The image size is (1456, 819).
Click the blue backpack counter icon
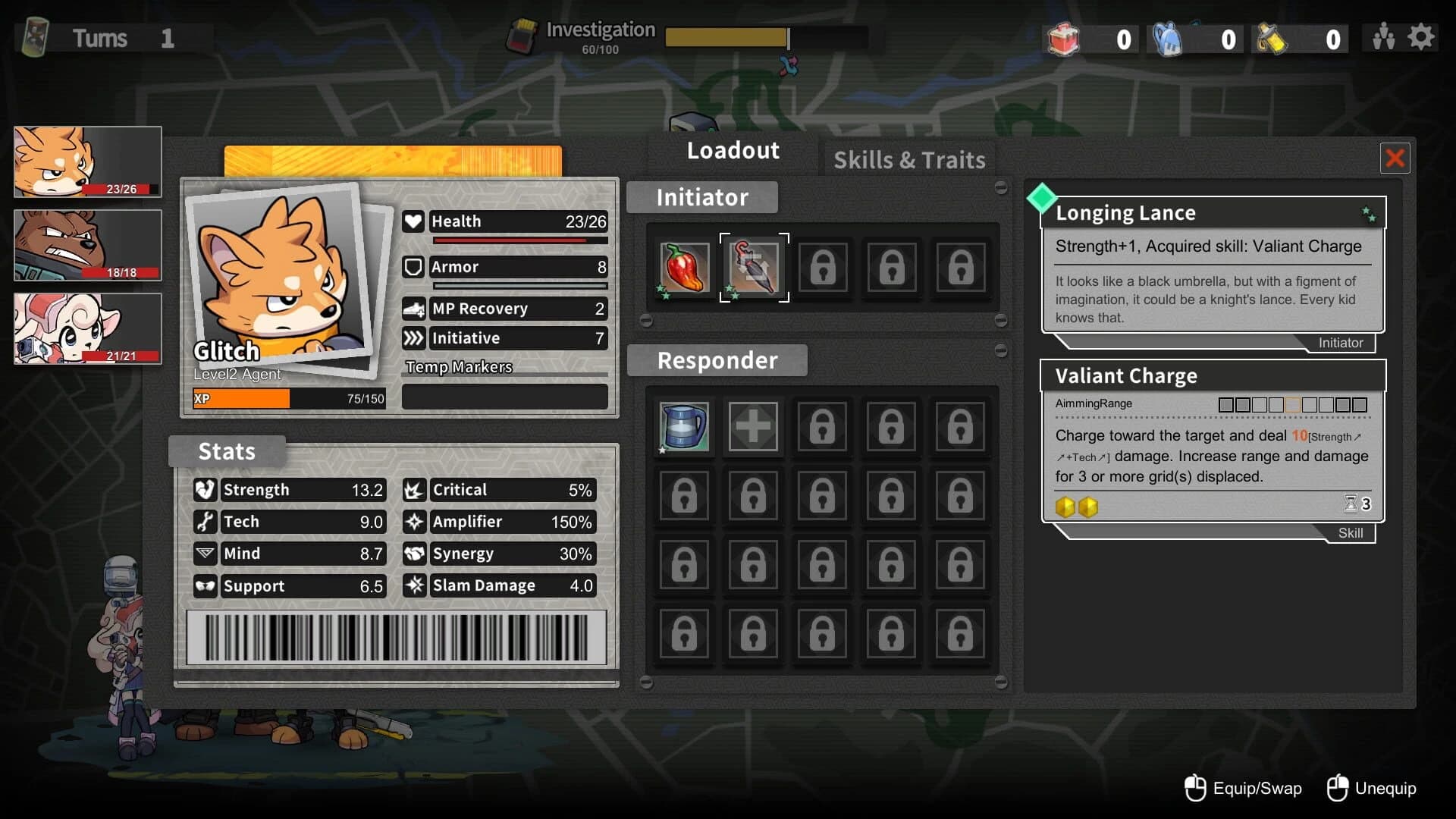(1168, 39)
